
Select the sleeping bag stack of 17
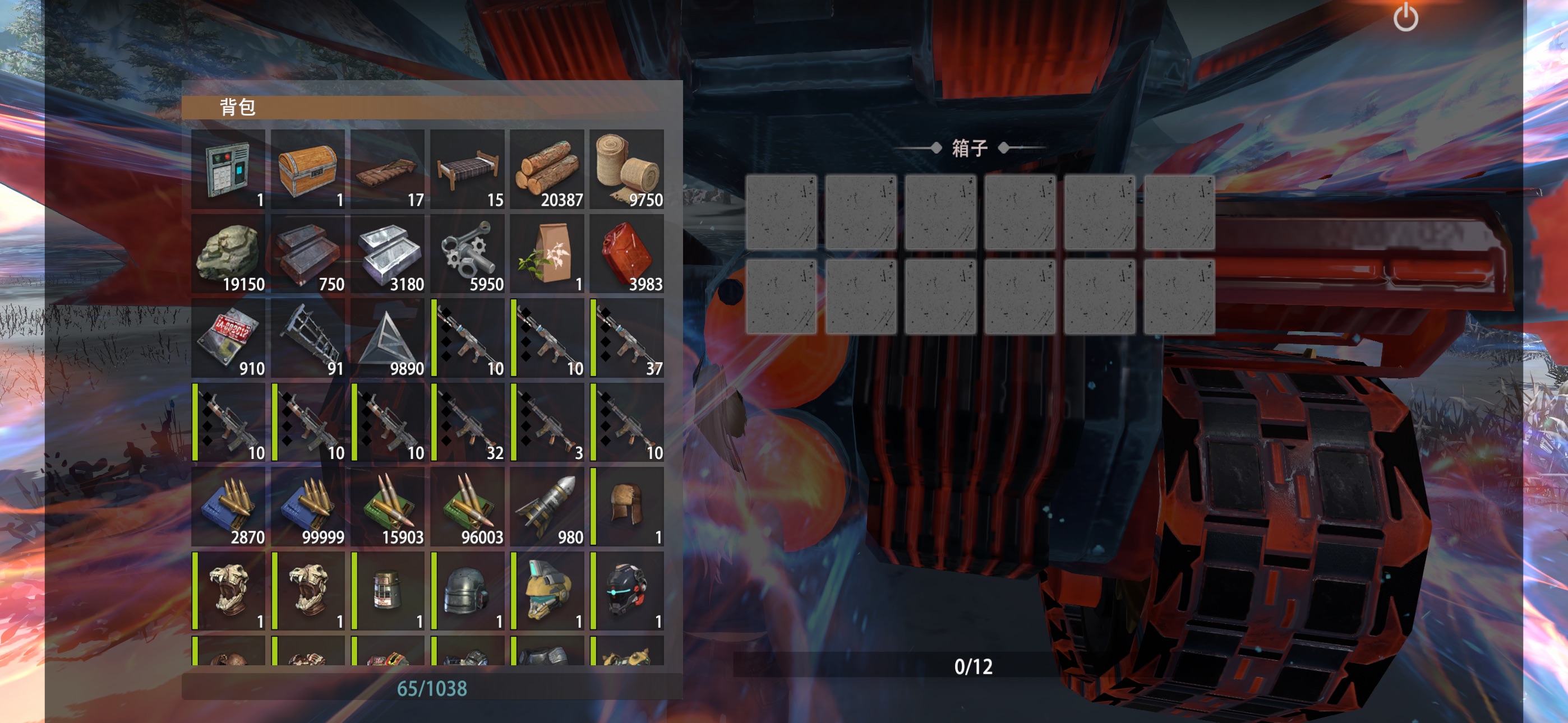tap(388, 169)
